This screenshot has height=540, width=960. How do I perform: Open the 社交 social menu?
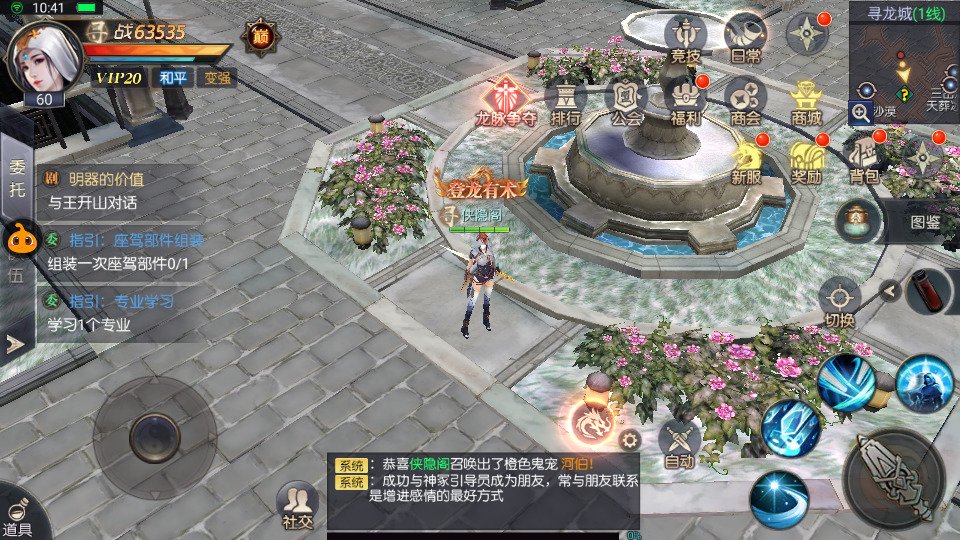pos(297,506)
